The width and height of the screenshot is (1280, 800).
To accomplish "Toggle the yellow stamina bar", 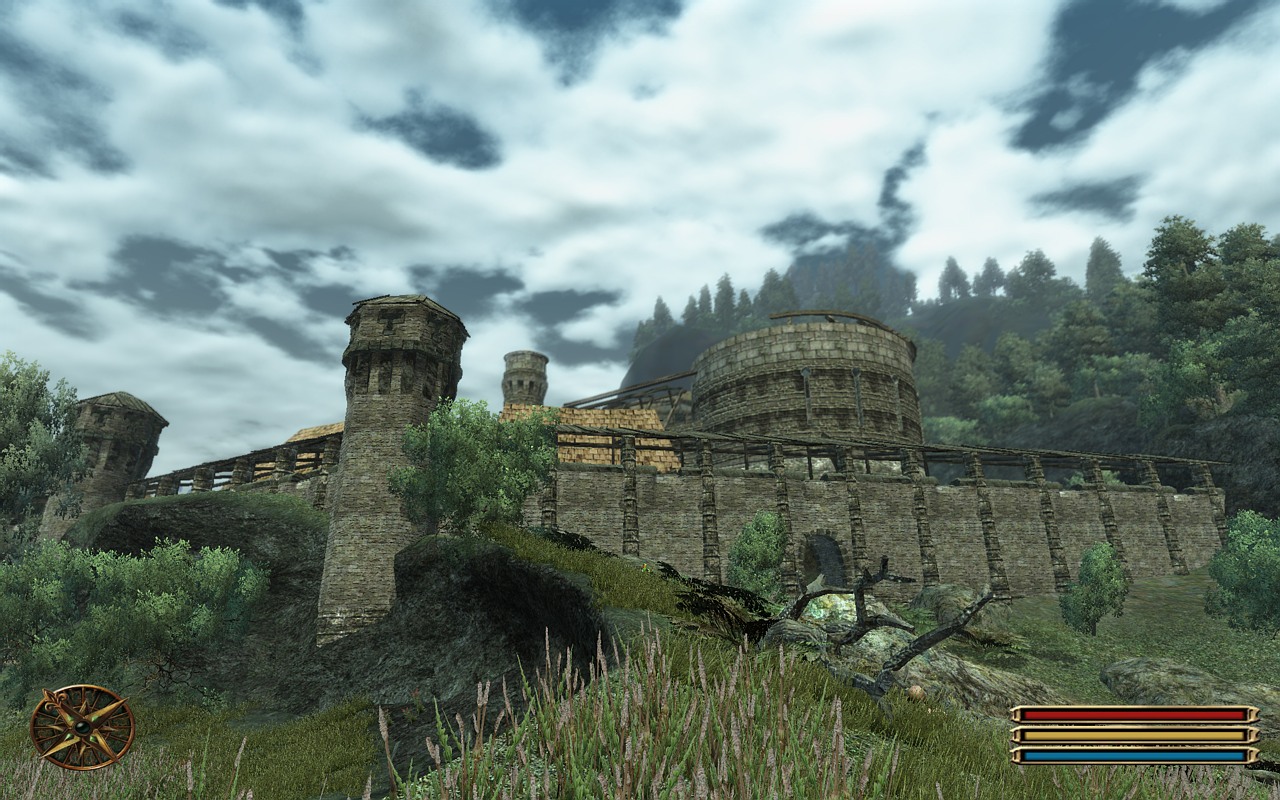I will click(x=1130, y=735).
